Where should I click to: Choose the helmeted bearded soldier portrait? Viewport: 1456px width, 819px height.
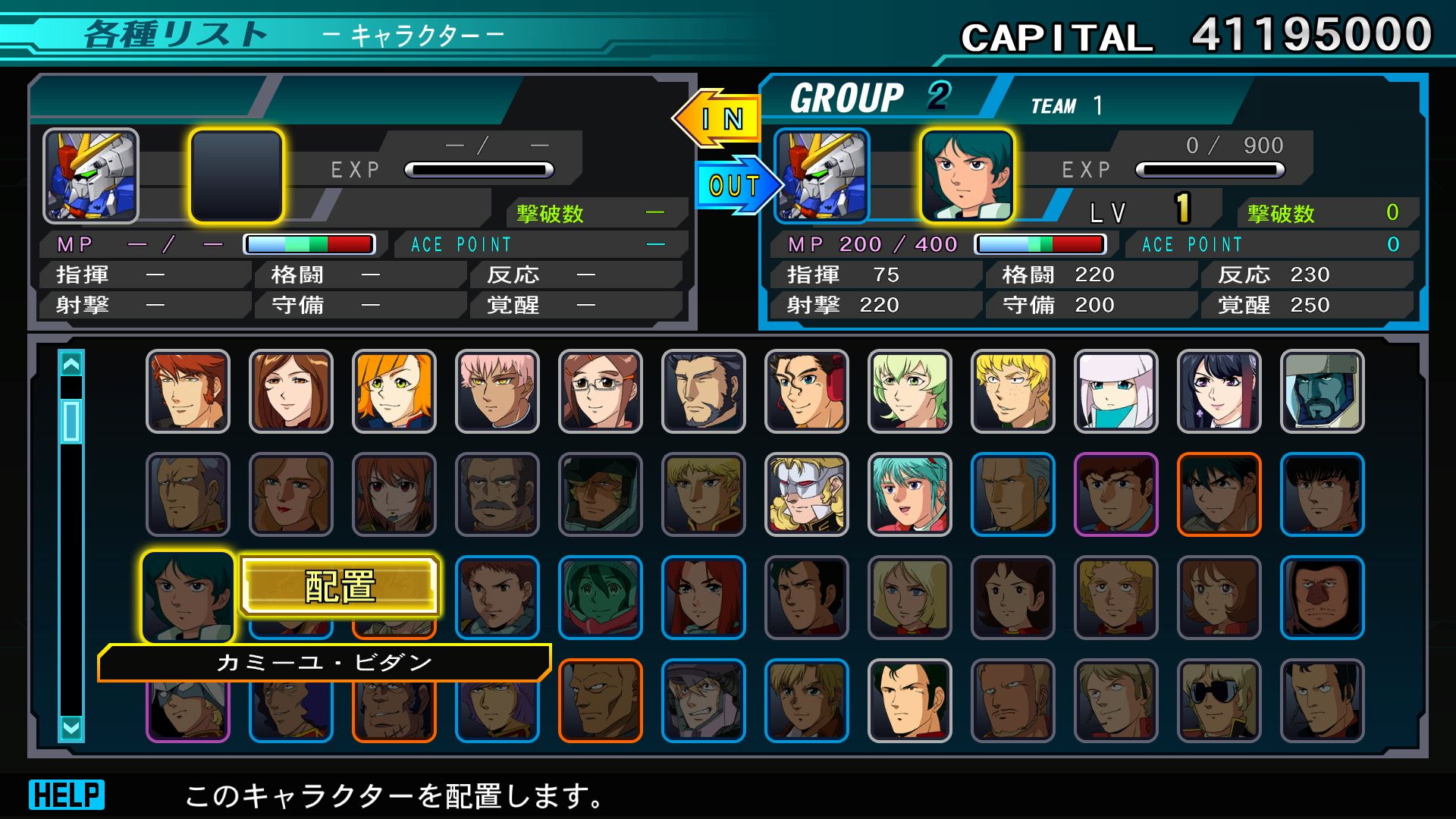tap(1322, 391)
